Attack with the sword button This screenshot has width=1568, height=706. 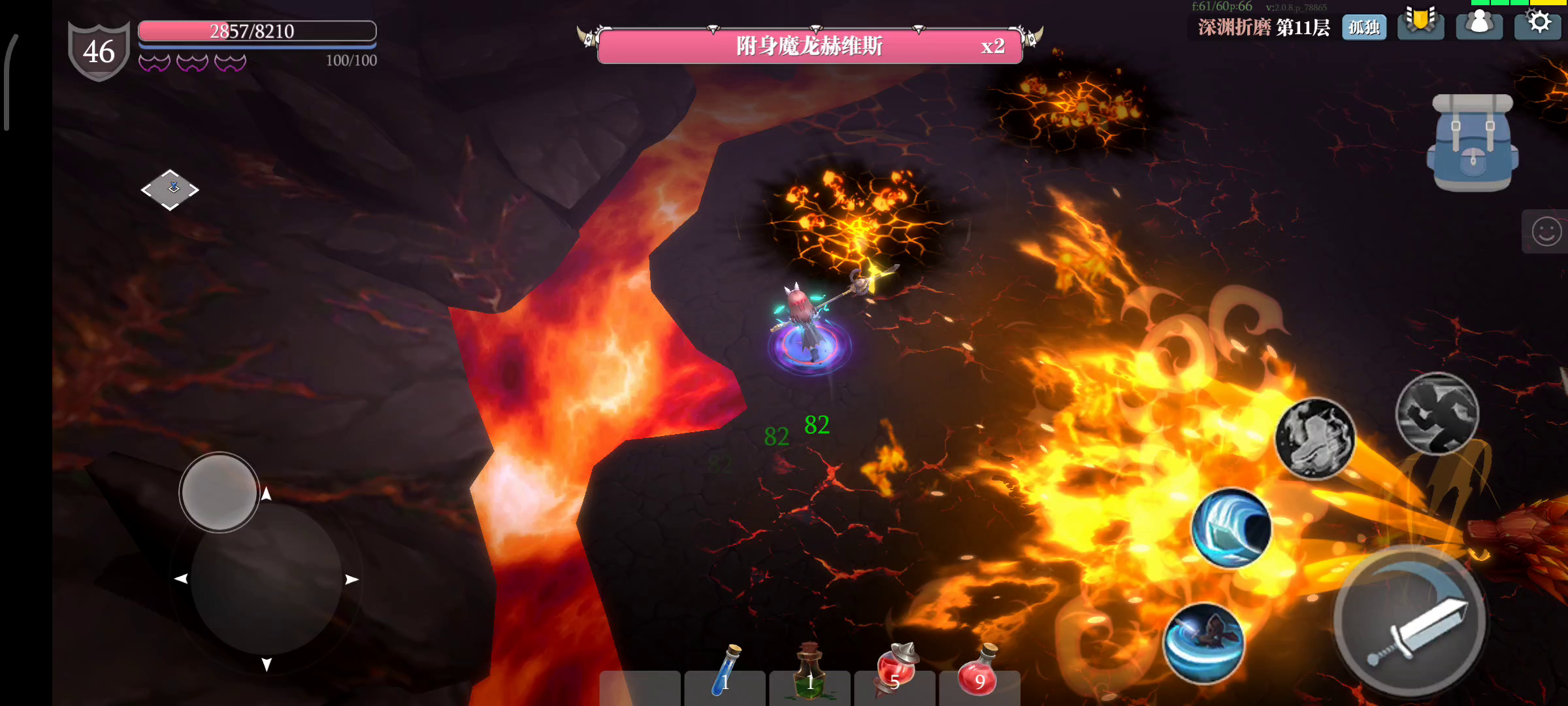pyautogui.click(x=1411, y=621)
